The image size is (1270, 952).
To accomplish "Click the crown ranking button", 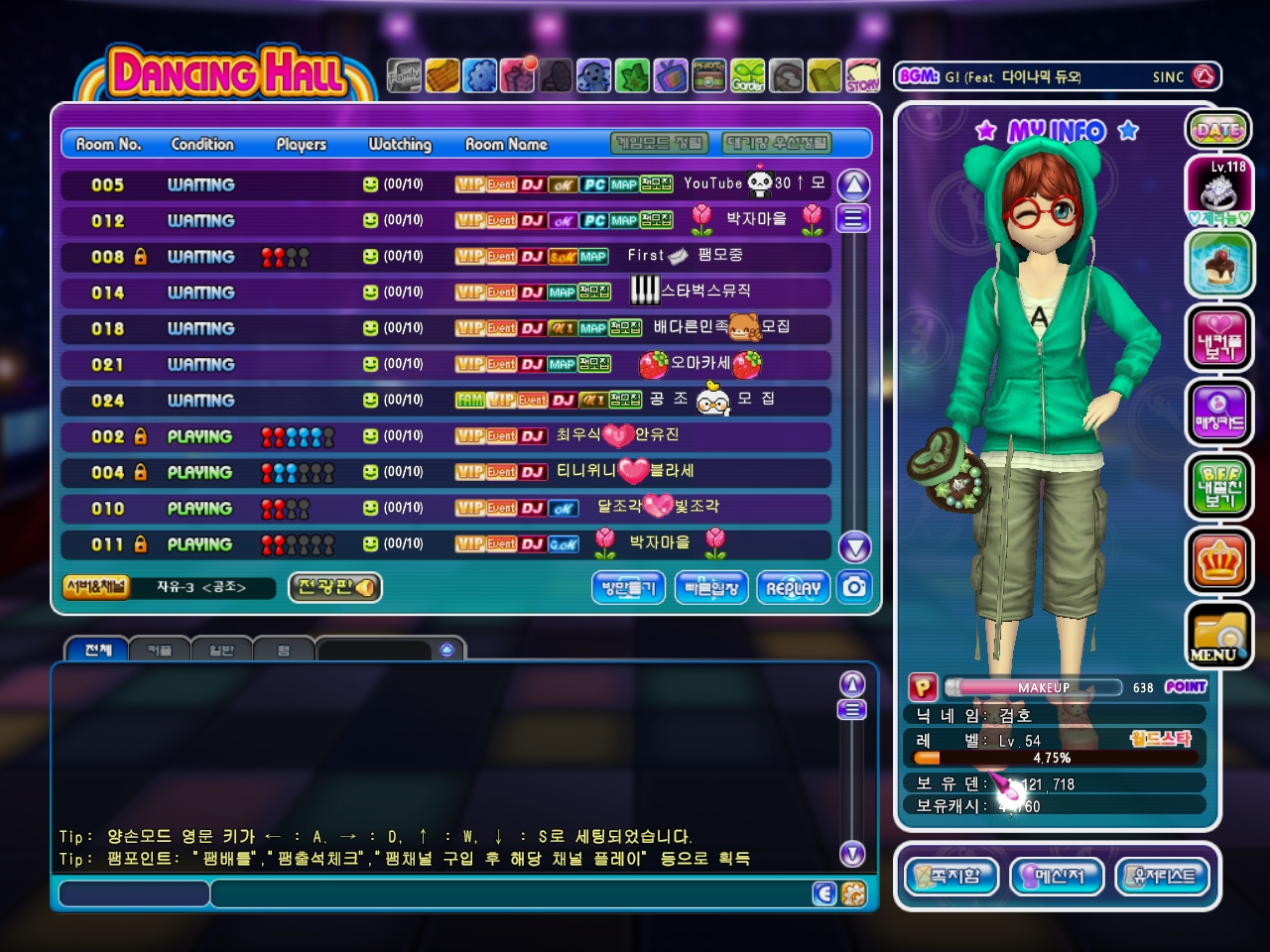I will [1218, 561].
